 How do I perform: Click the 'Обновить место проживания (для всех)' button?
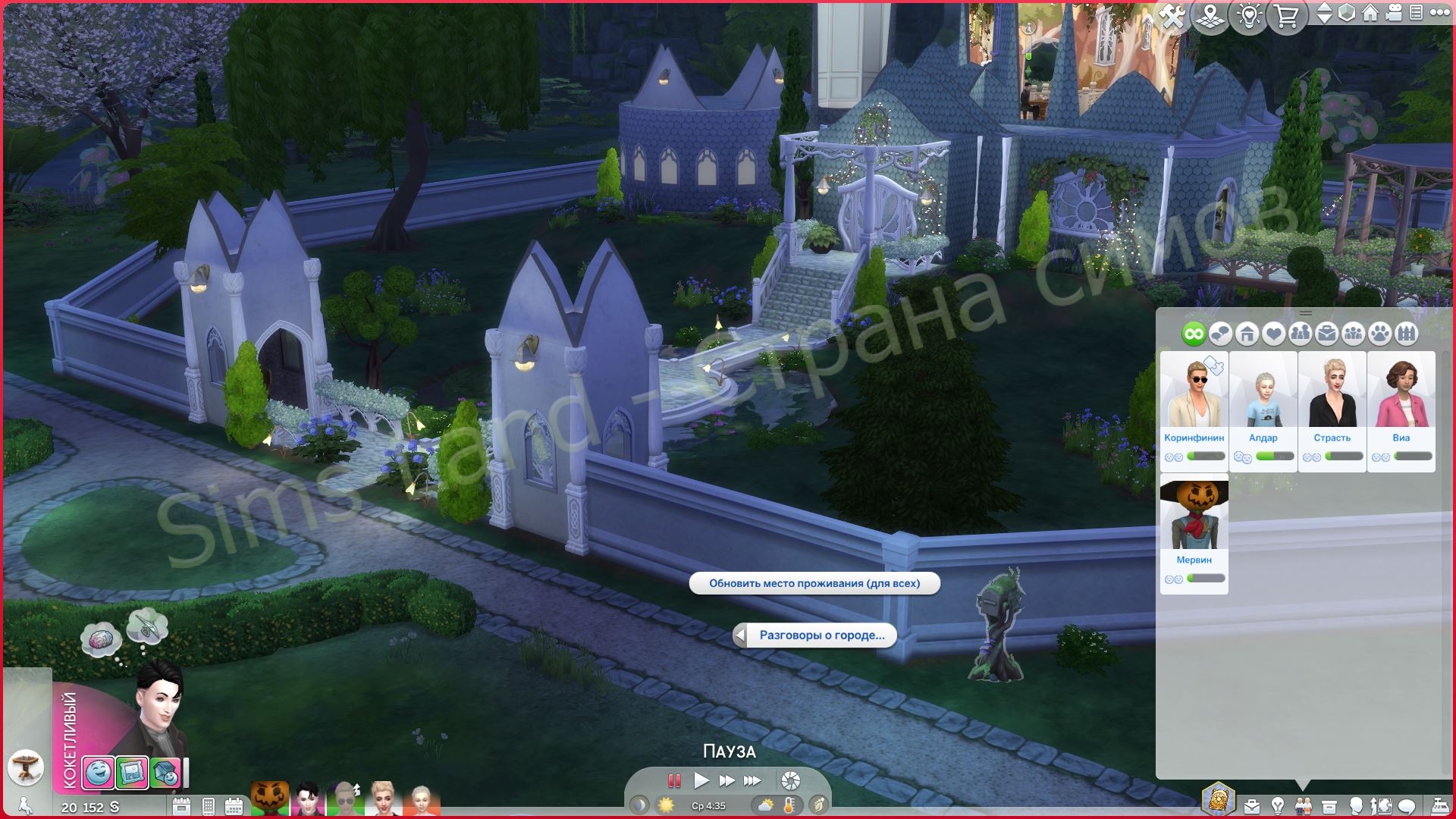tap(814, 585)
